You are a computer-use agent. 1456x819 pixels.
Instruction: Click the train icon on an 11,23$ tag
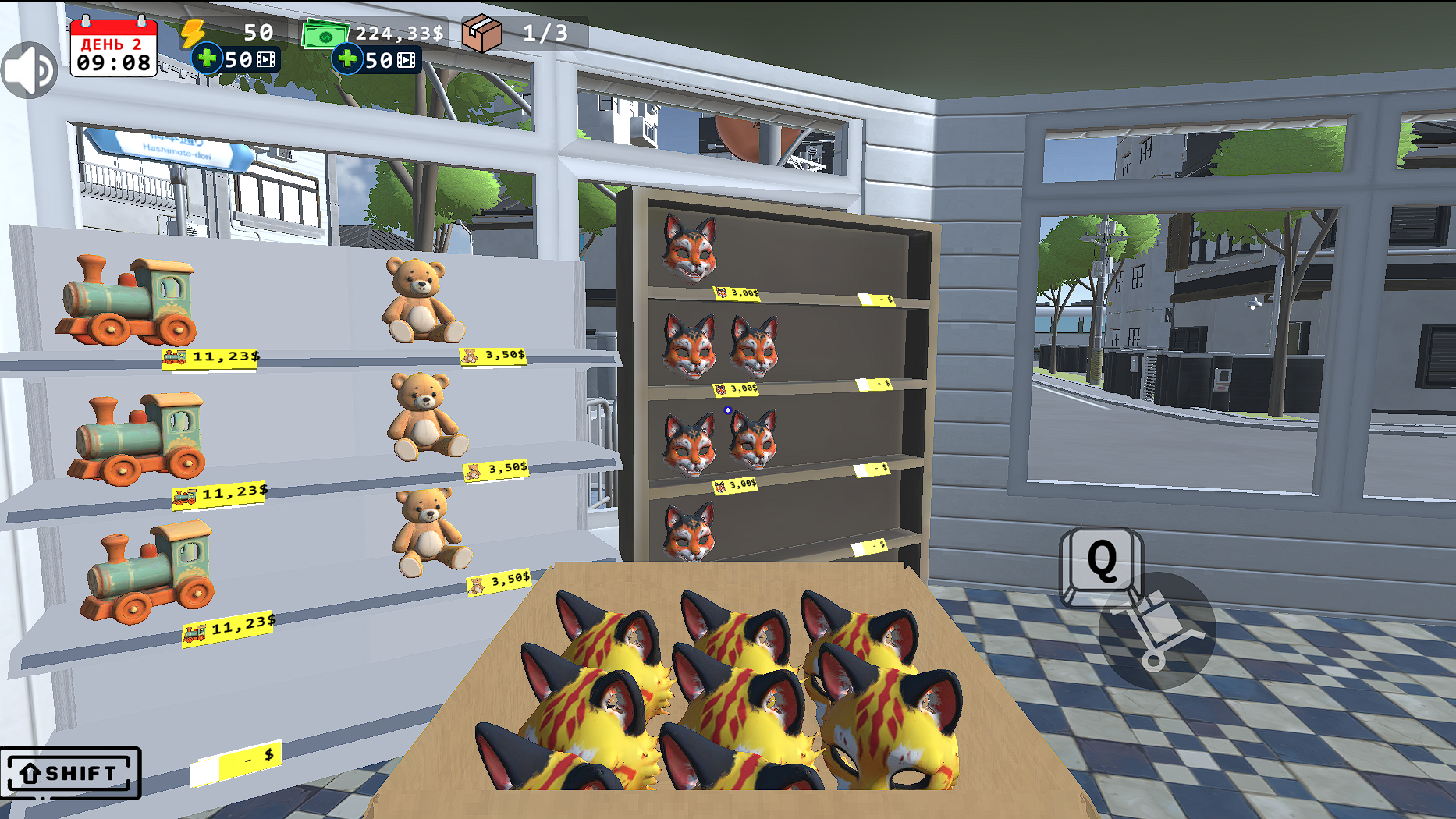[176, 356]
